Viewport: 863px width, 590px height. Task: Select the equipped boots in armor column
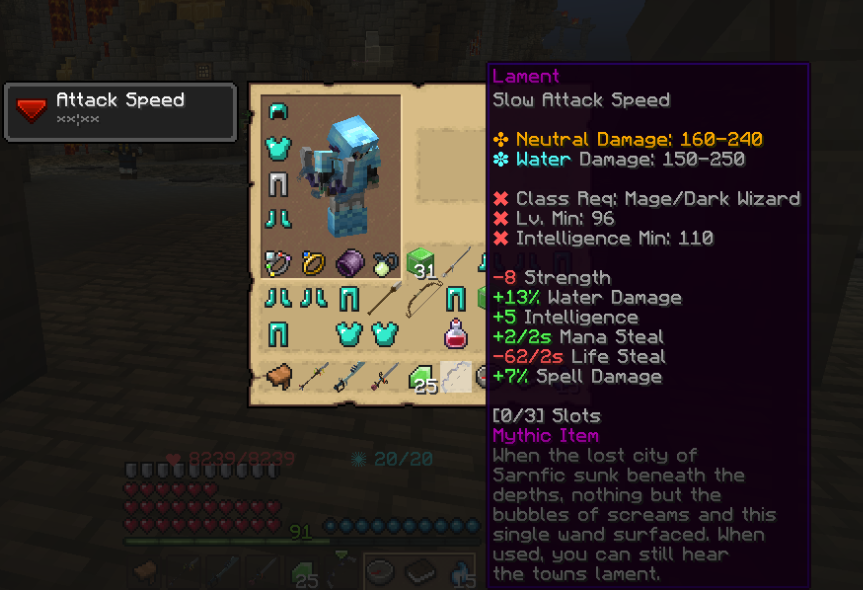(277, 220)
